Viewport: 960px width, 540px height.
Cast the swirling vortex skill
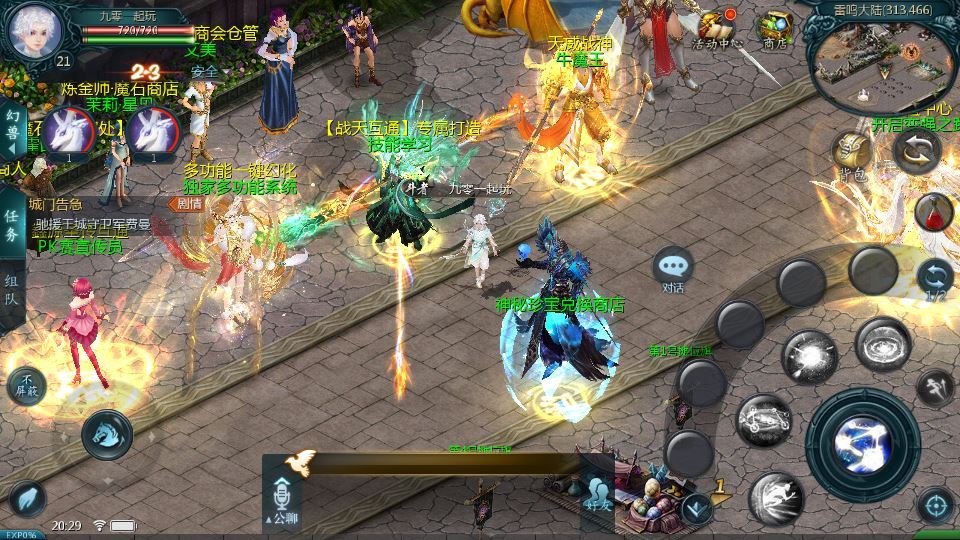point(883,344)
